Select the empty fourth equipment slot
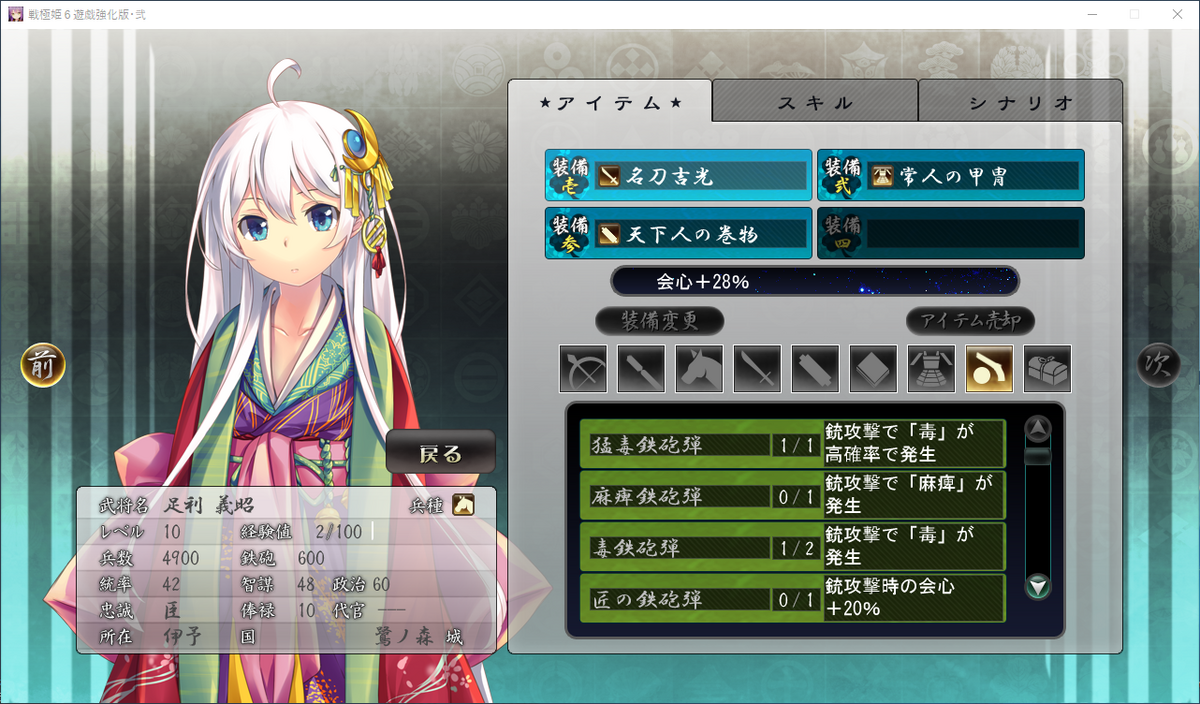Image resolution: width=1200 pixels, height=704 pixels. 950,234
